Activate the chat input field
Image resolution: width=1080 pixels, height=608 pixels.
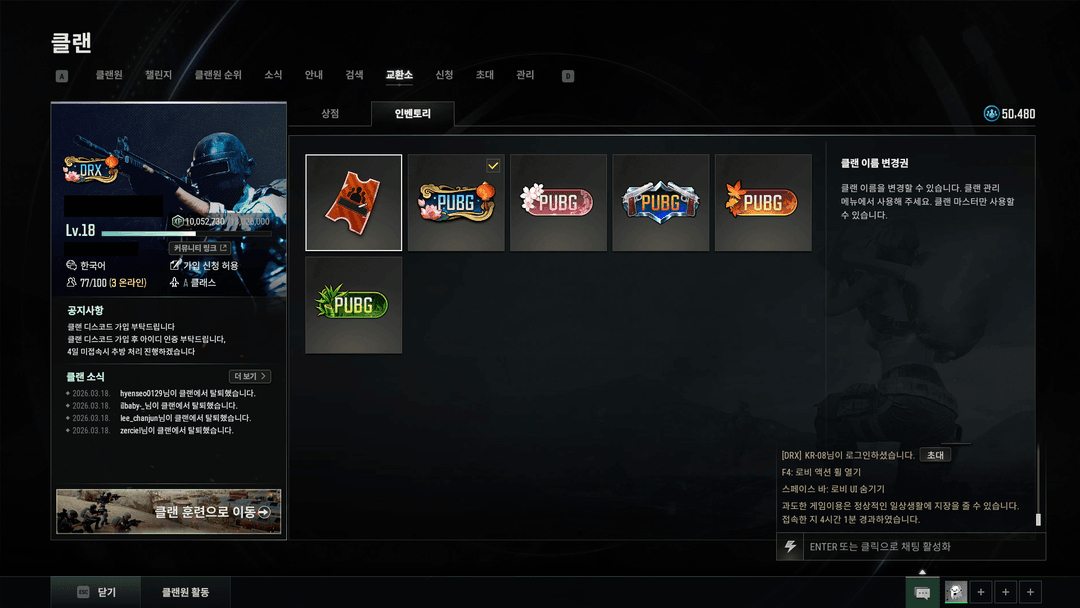(920, 547)
